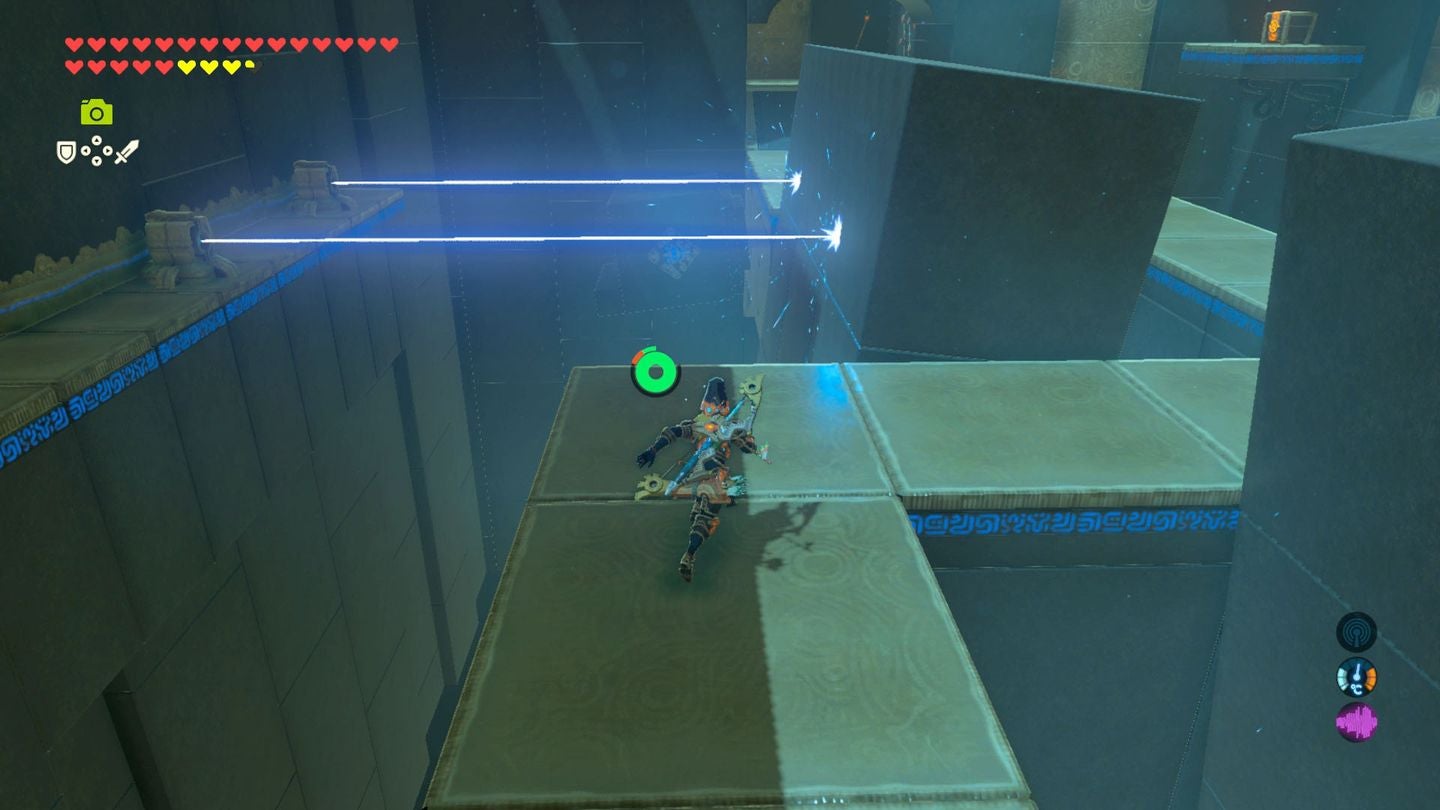
Task: Click the up arrow on the D-pad icon
Action: coord(96,140)
